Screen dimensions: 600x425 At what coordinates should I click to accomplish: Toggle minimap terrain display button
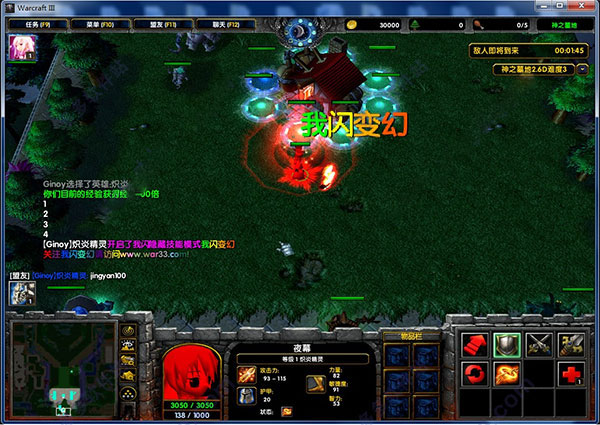coord(129,346)
